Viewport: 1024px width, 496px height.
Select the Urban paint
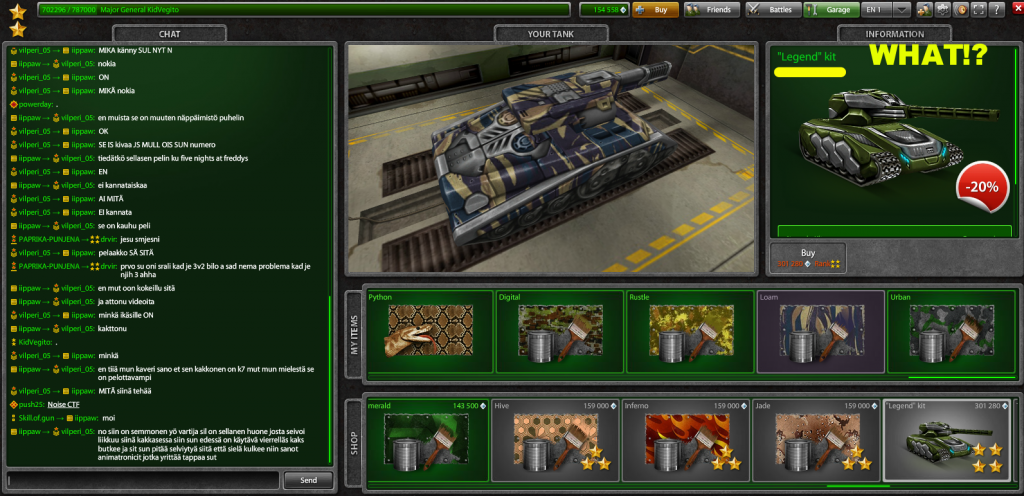(x=949, y=330)
